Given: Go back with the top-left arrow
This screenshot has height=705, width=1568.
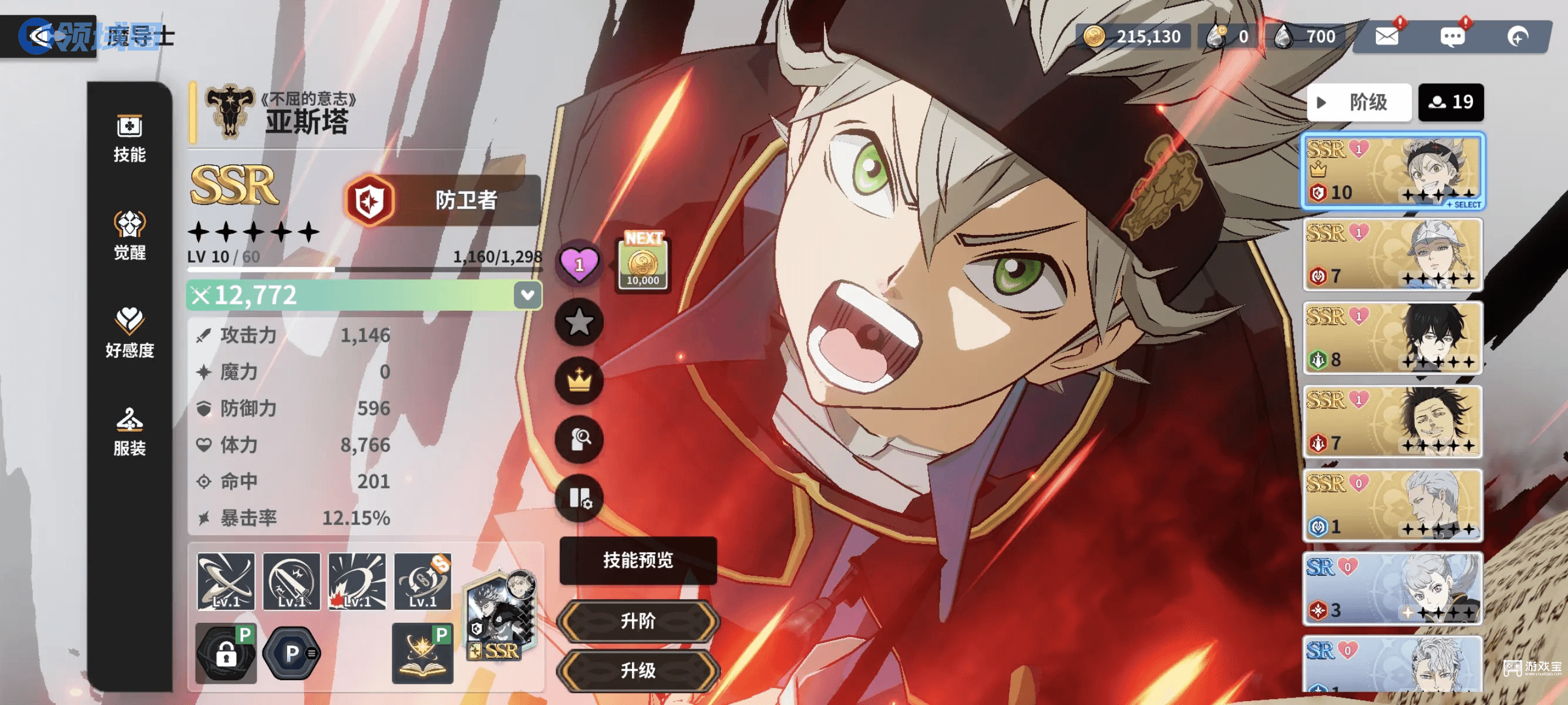Looking at the screenshot, I should pyautogui.click(x=39, y=36).
